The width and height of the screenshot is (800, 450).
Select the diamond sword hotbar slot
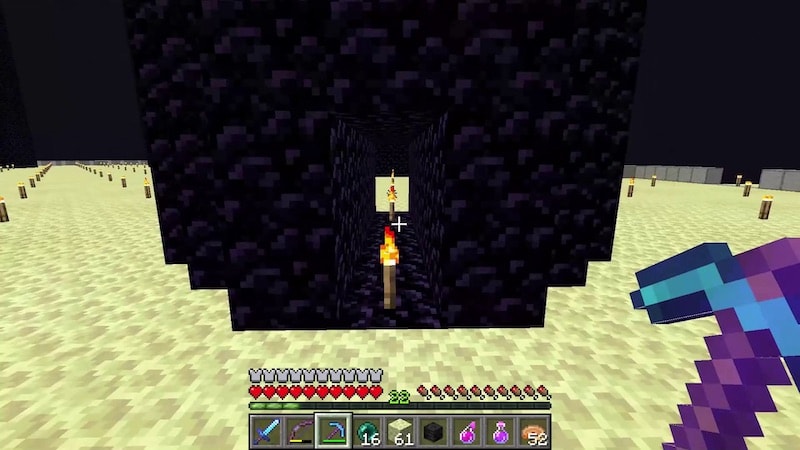265,431
